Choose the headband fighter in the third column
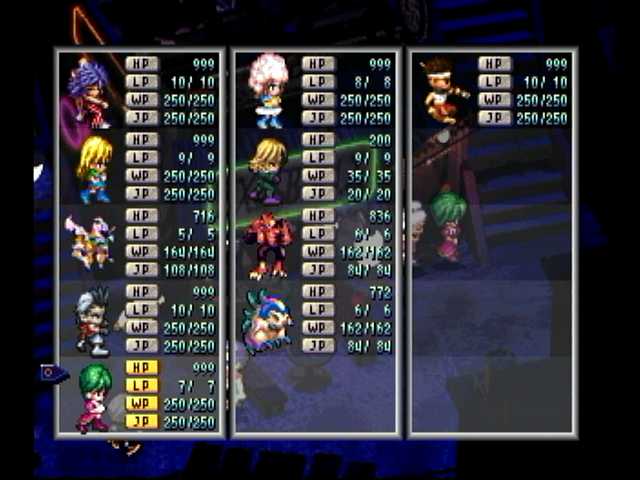Image resolution: width=640 pixels, height=480 pixels. point(441,90)
